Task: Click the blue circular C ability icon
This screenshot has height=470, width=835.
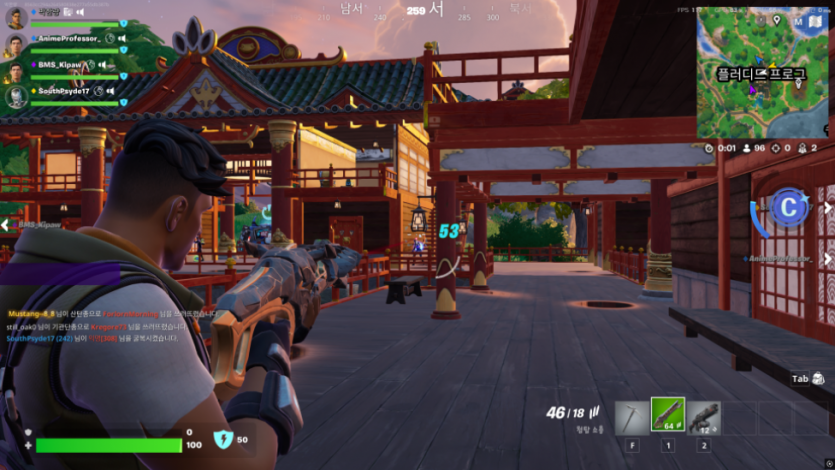Action: 789,207
